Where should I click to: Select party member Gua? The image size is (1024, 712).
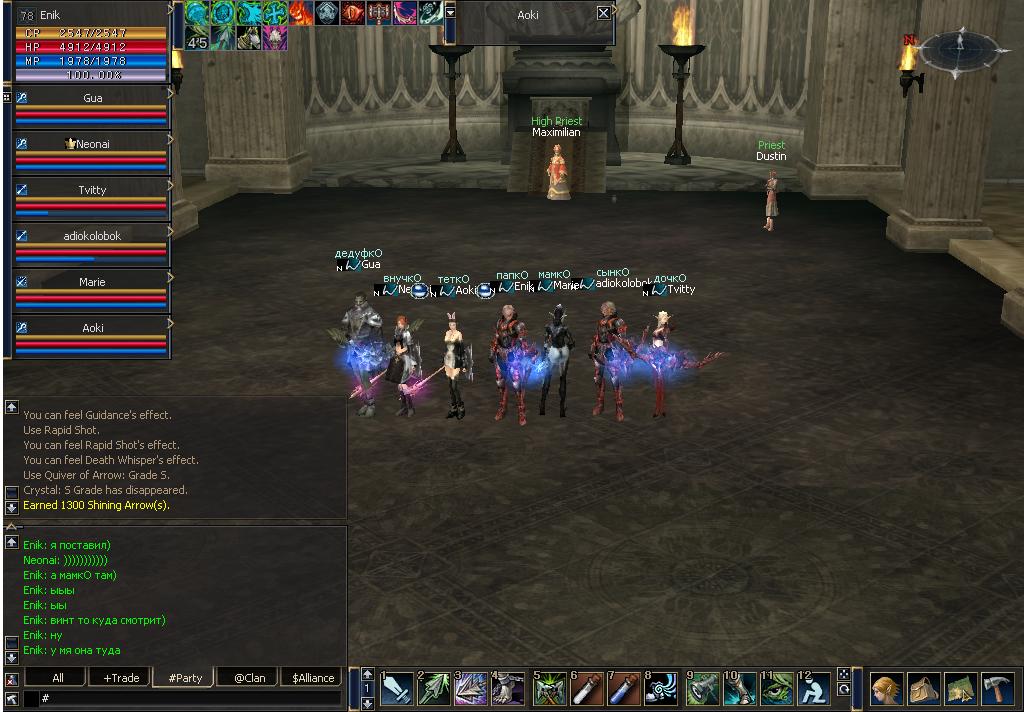[92, 98]
